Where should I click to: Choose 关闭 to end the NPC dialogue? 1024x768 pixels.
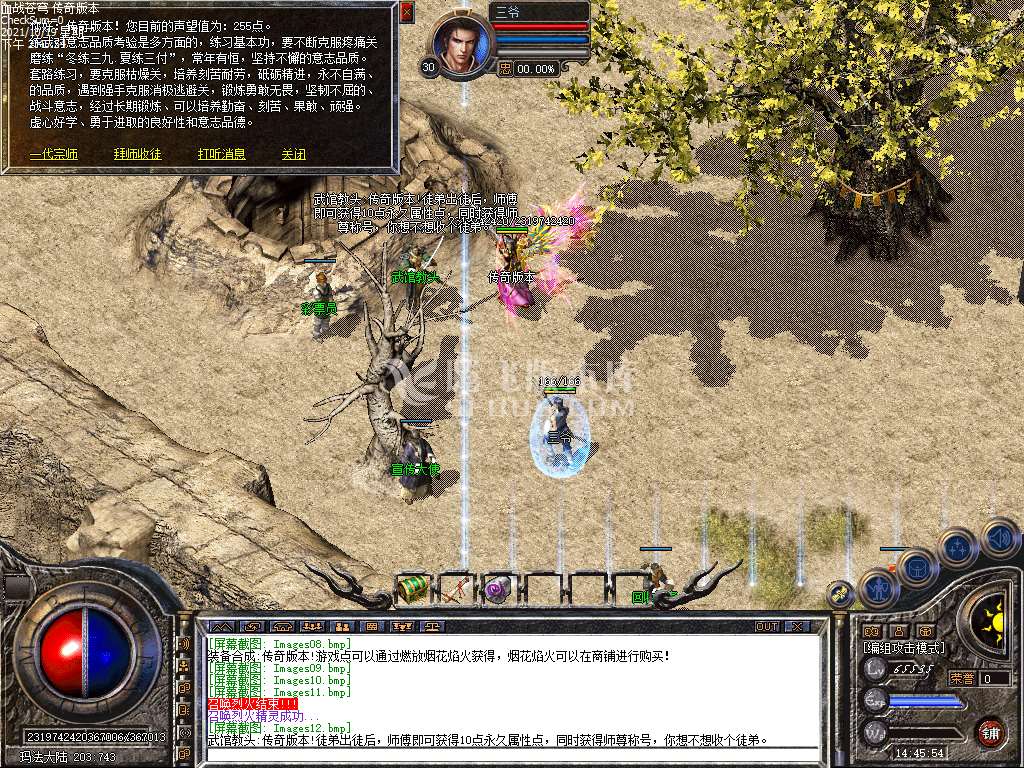(293, 154)
